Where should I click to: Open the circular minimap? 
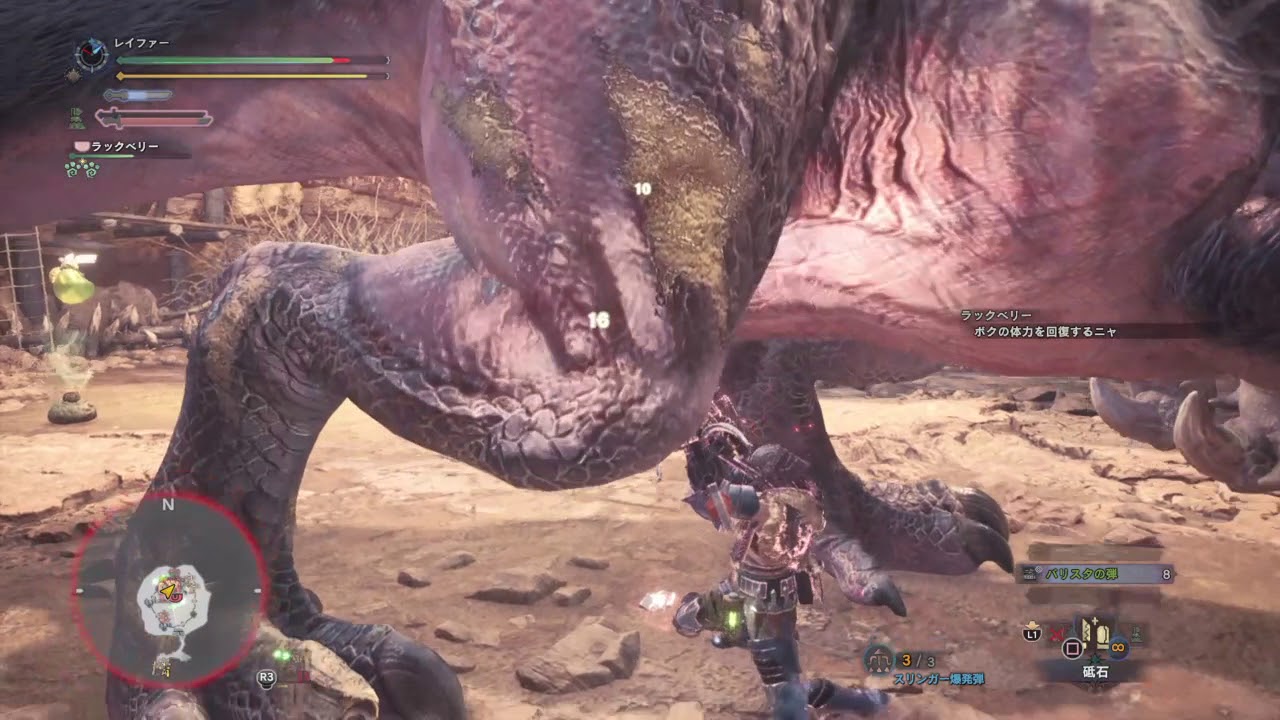click(x=169, y=589)
